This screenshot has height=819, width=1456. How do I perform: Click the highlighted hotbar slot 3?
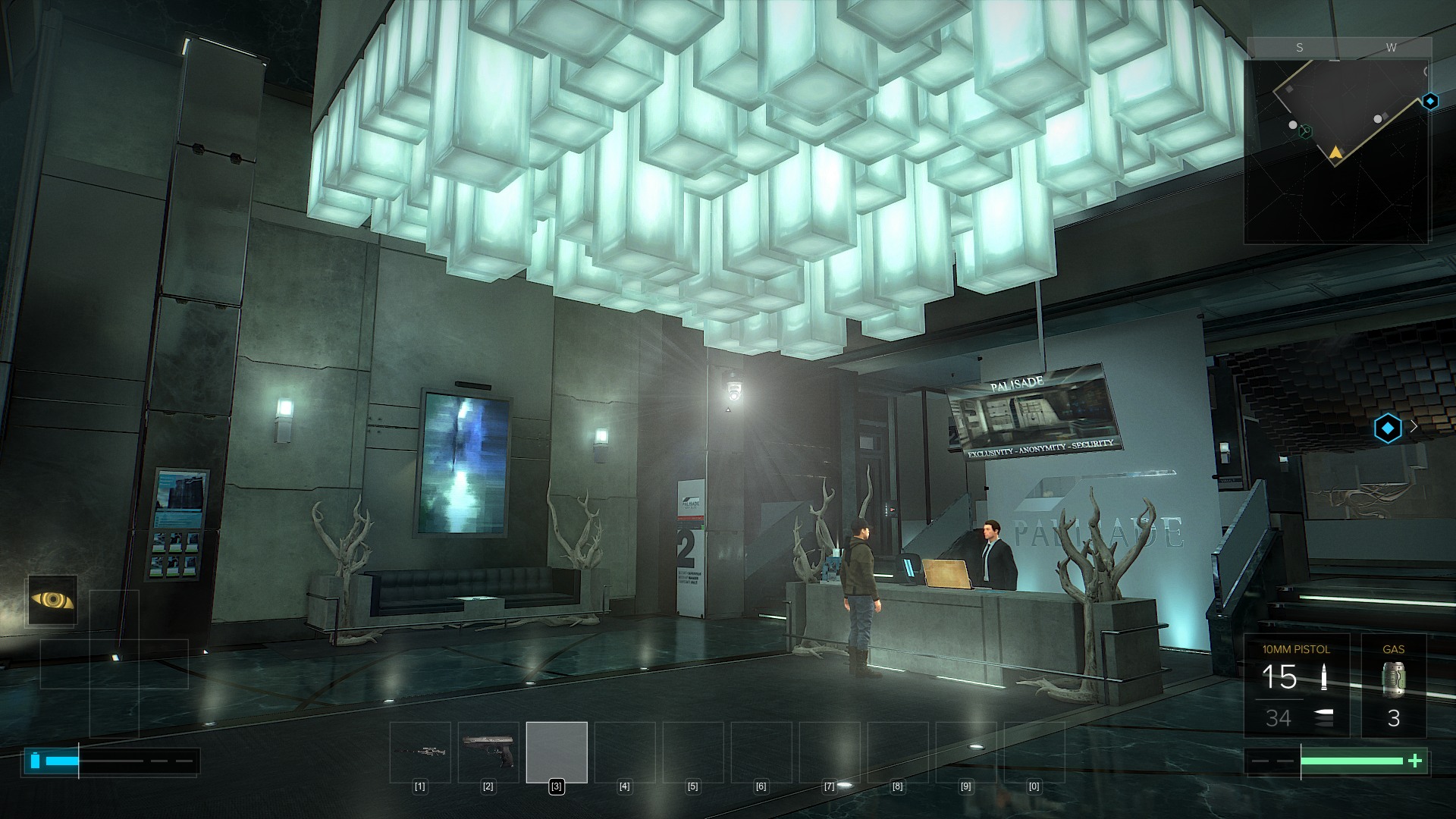tap(557, 752)
